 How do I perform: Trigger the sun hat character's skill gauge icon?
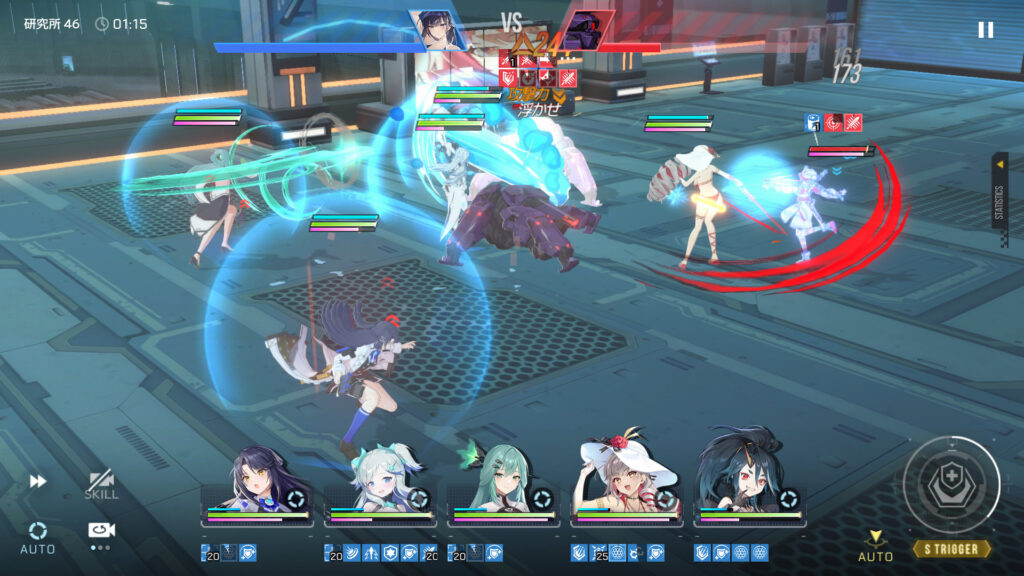pyautogui.click(x=666, y=499)
